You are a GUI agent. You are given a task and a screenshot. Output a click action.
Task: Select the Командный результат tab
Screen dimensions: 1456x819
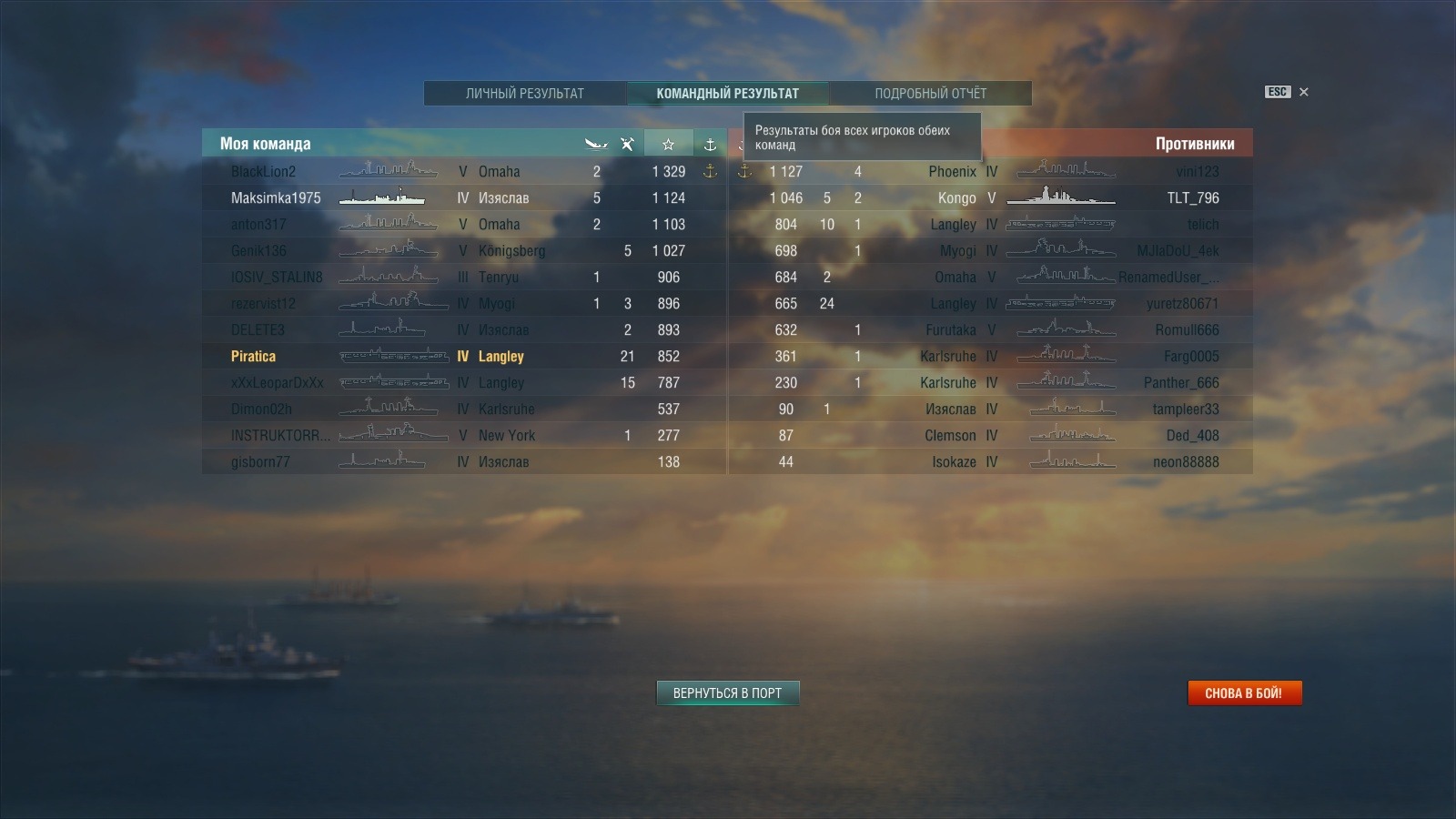(727, 93)
